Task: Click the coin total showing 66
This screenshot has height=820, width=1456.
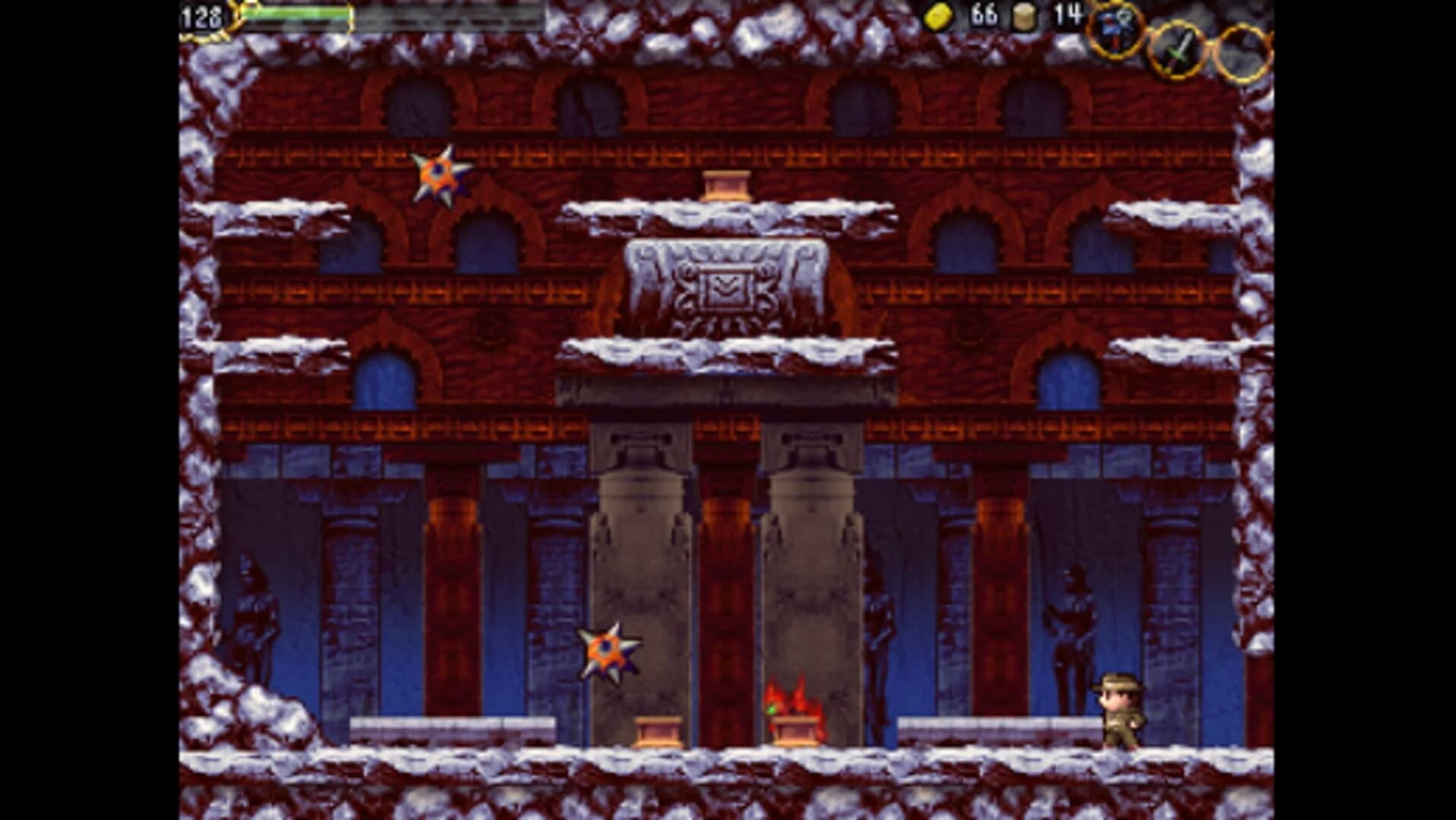Action: [982, 17]
